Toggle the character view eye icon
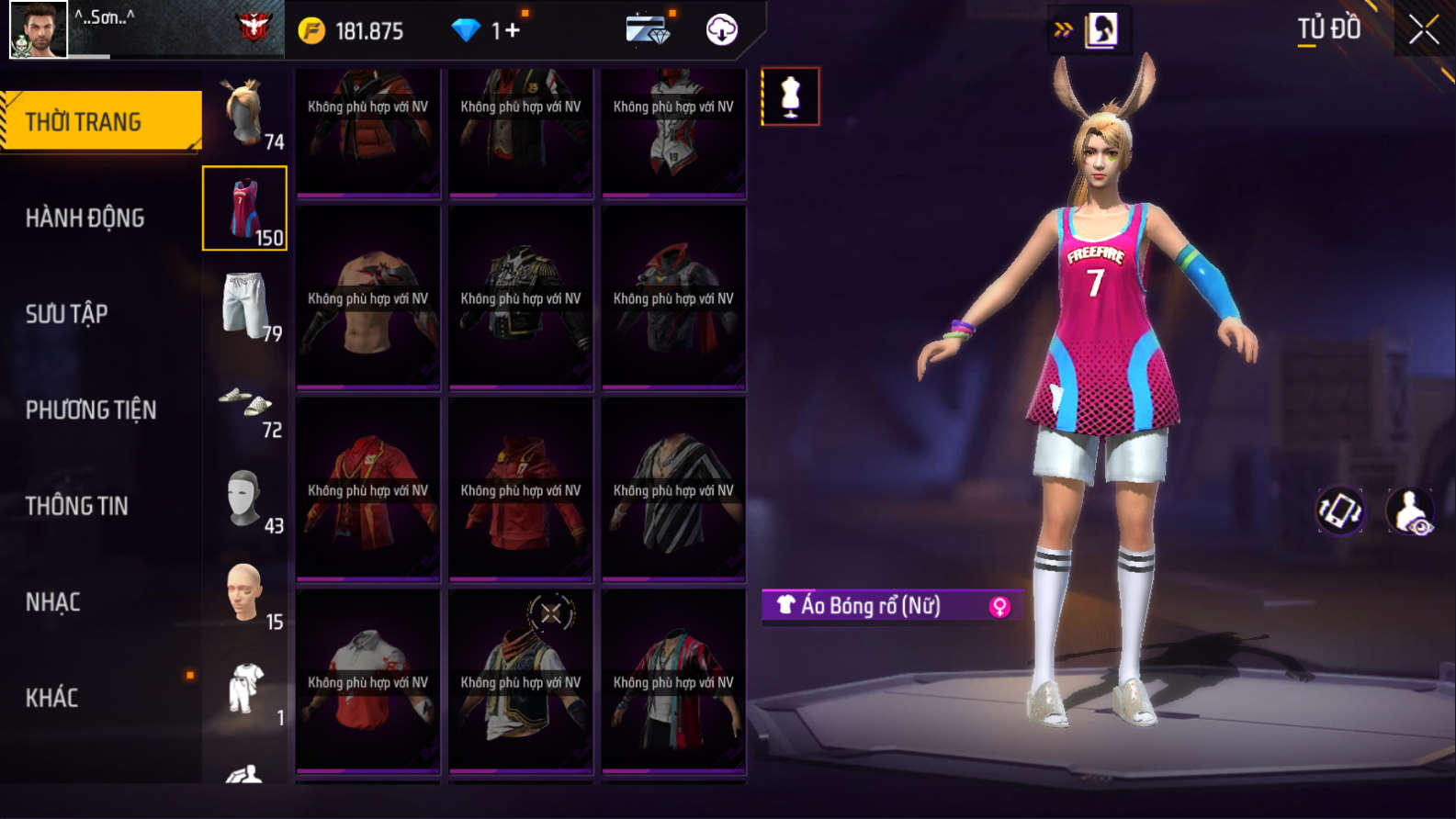The image size is (1456, 819). 1410,510
